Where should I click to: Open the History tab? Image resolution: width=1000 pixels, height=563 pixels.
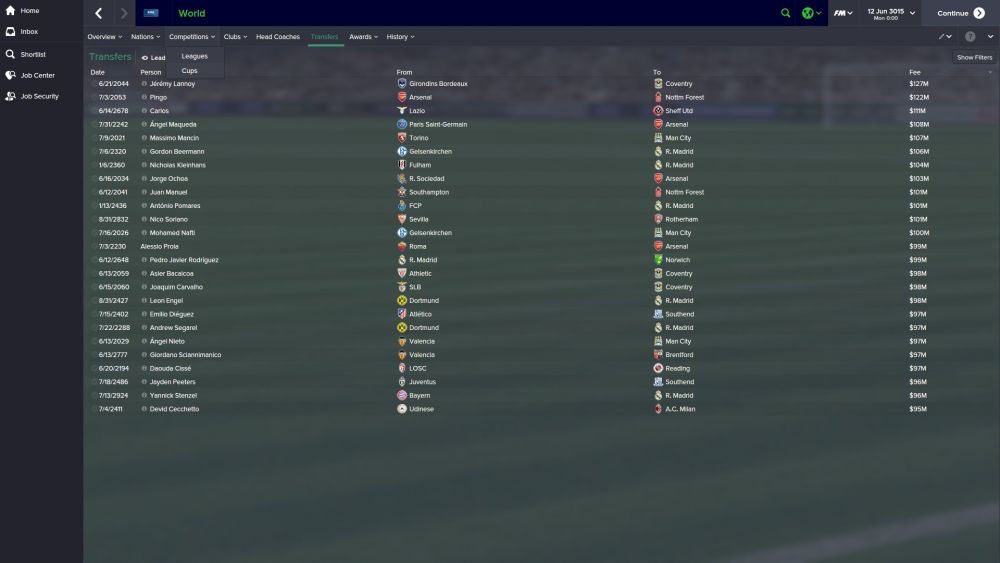pos(400,37)
